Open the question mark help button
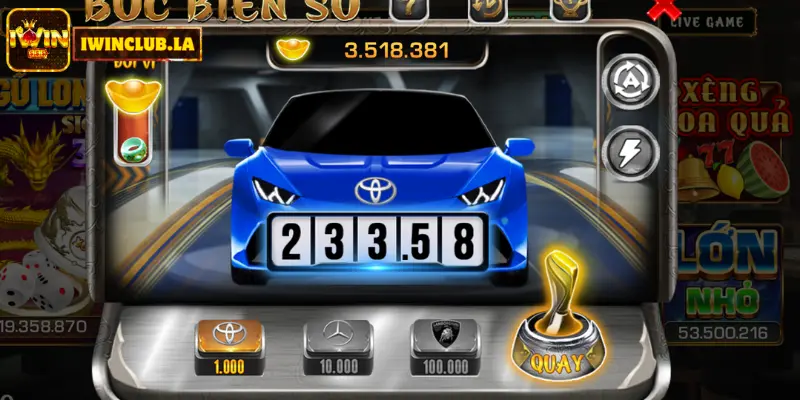Image resolution: width=800 pixels, height=400 pixels. click(x=407, y=9)
